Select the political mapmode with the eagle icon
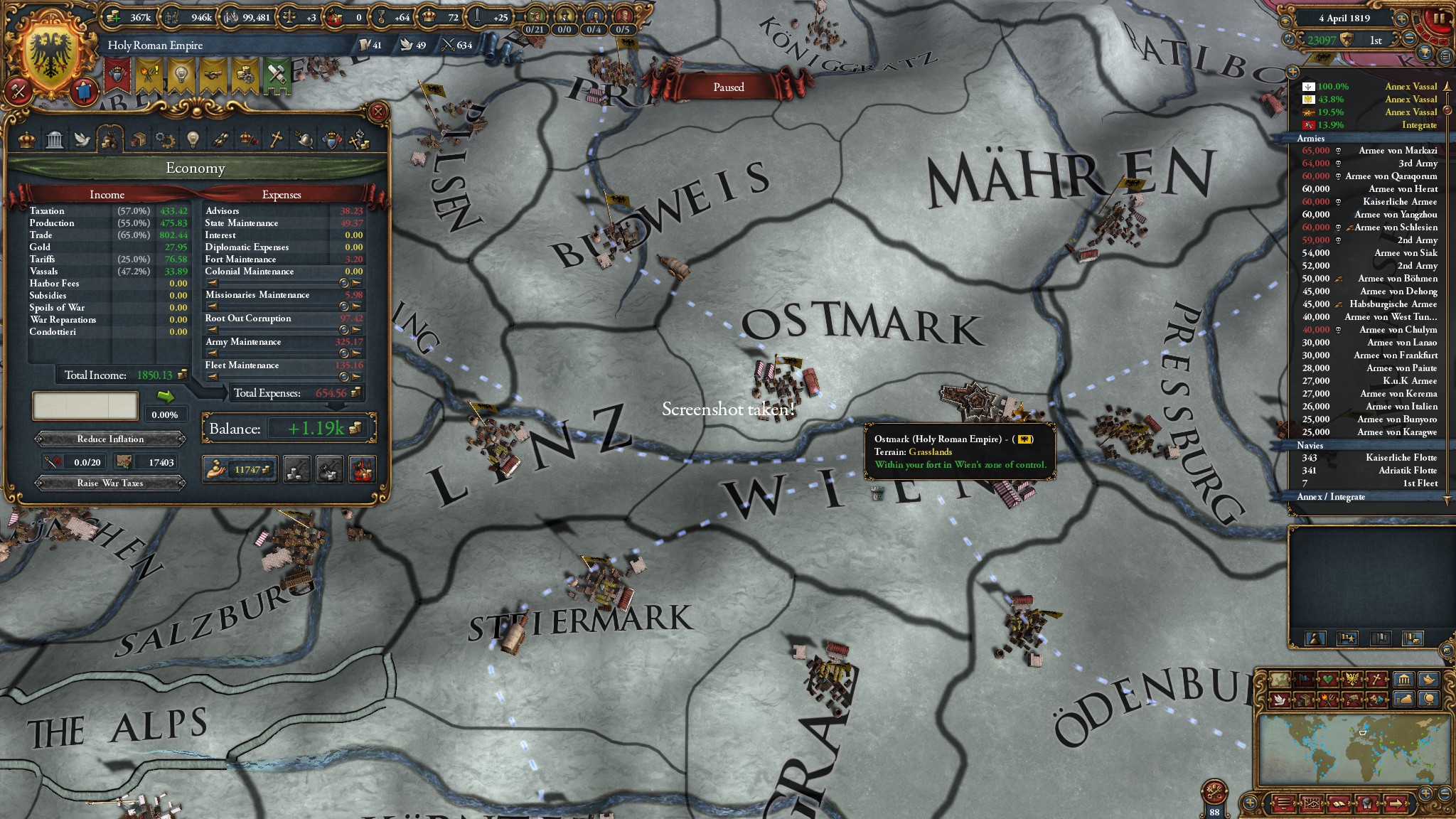The width and height of the screenshot is (1456, 819). (x=1351, y=679)
